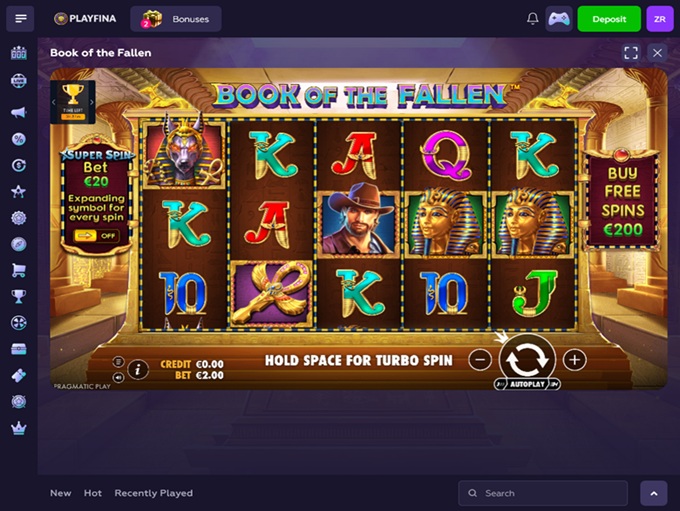Buy Free Spins for €200

[x=622, y=200]
